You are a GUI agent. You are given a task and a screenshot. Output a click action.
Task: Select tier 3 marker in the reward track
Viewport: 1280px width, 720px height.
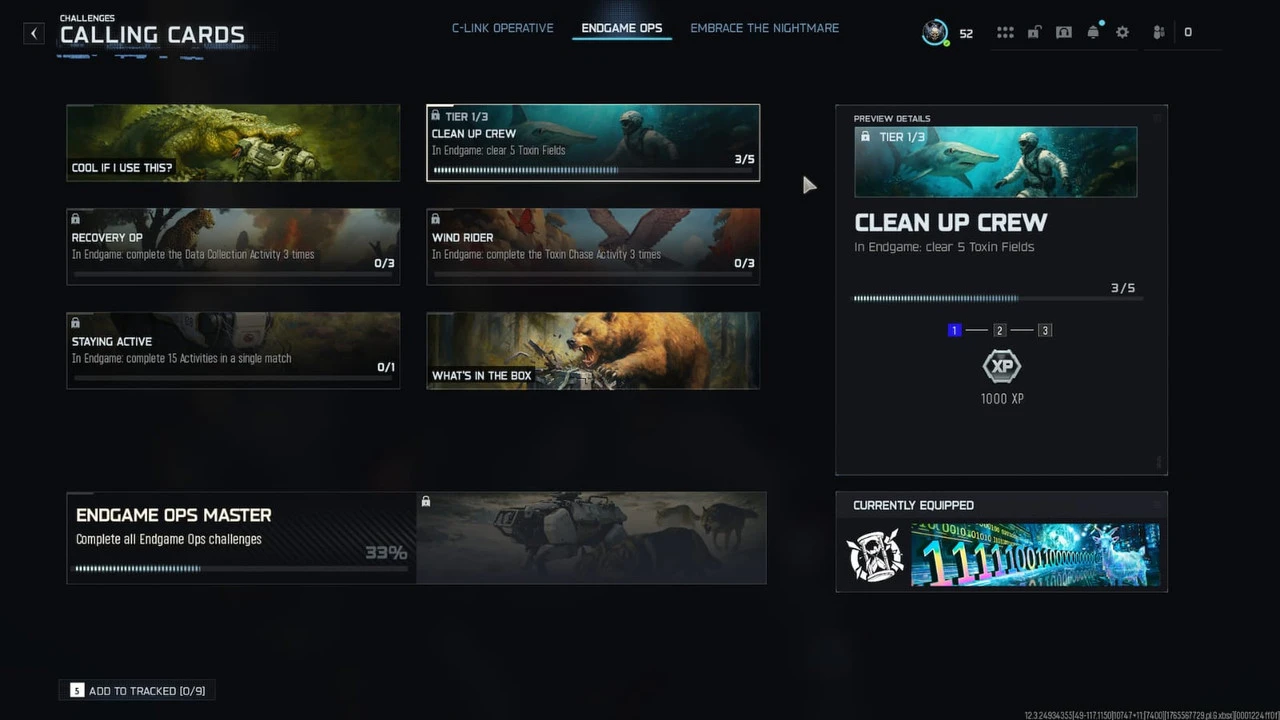[1045, 330]
